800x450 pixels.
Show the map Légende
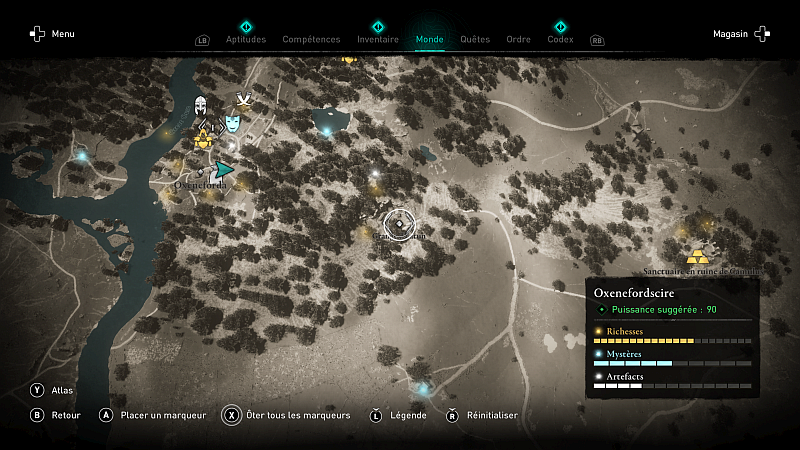click(399, 415)
